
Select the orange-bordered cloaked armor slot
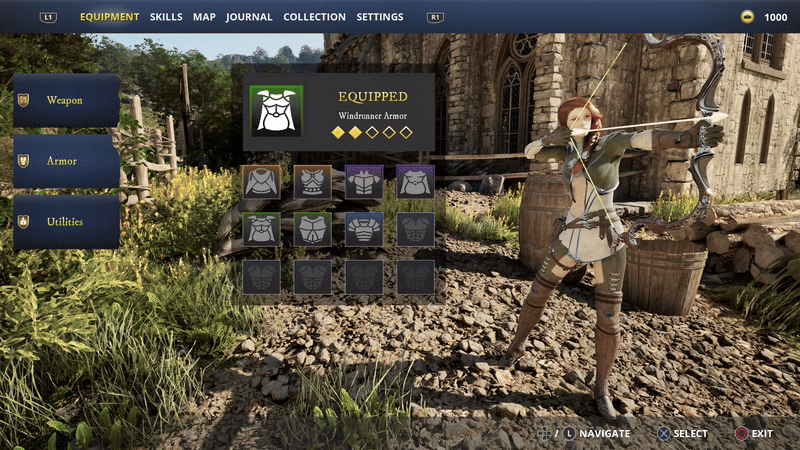pyautogui.click(x=262, y=183)
